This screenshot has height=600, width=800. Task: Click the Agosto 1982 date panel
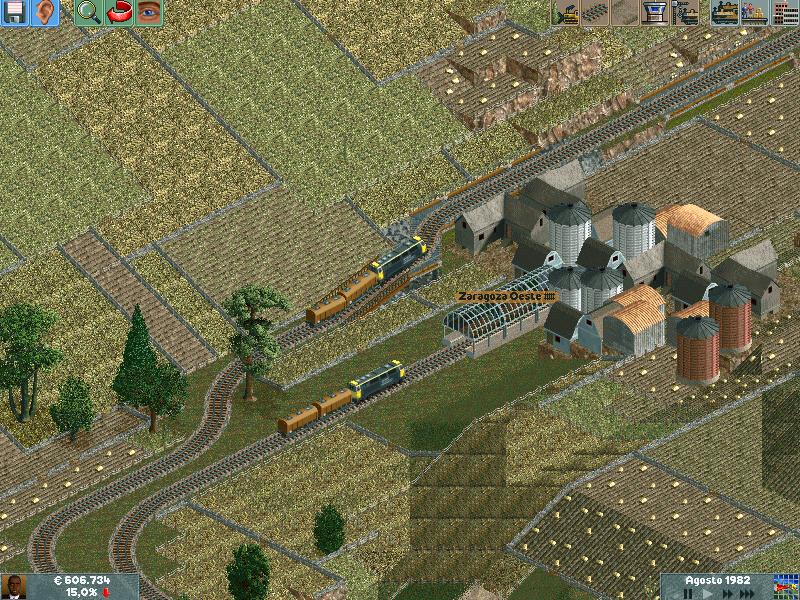[x=716, y=580]
